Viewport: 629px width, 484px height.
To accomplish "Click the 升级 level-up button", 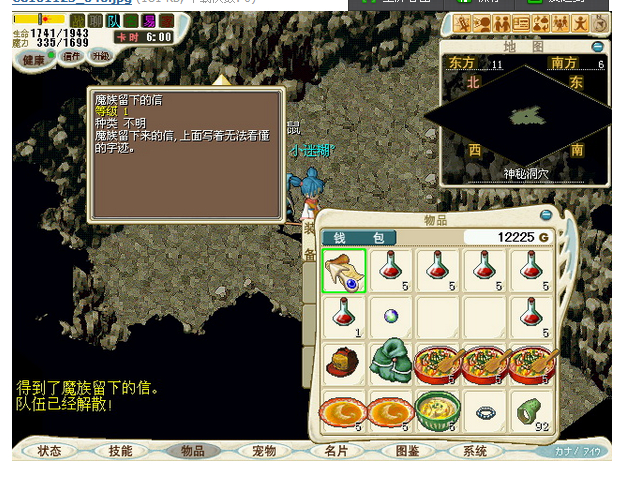I will pyautogui.click(x=101, y=57).
